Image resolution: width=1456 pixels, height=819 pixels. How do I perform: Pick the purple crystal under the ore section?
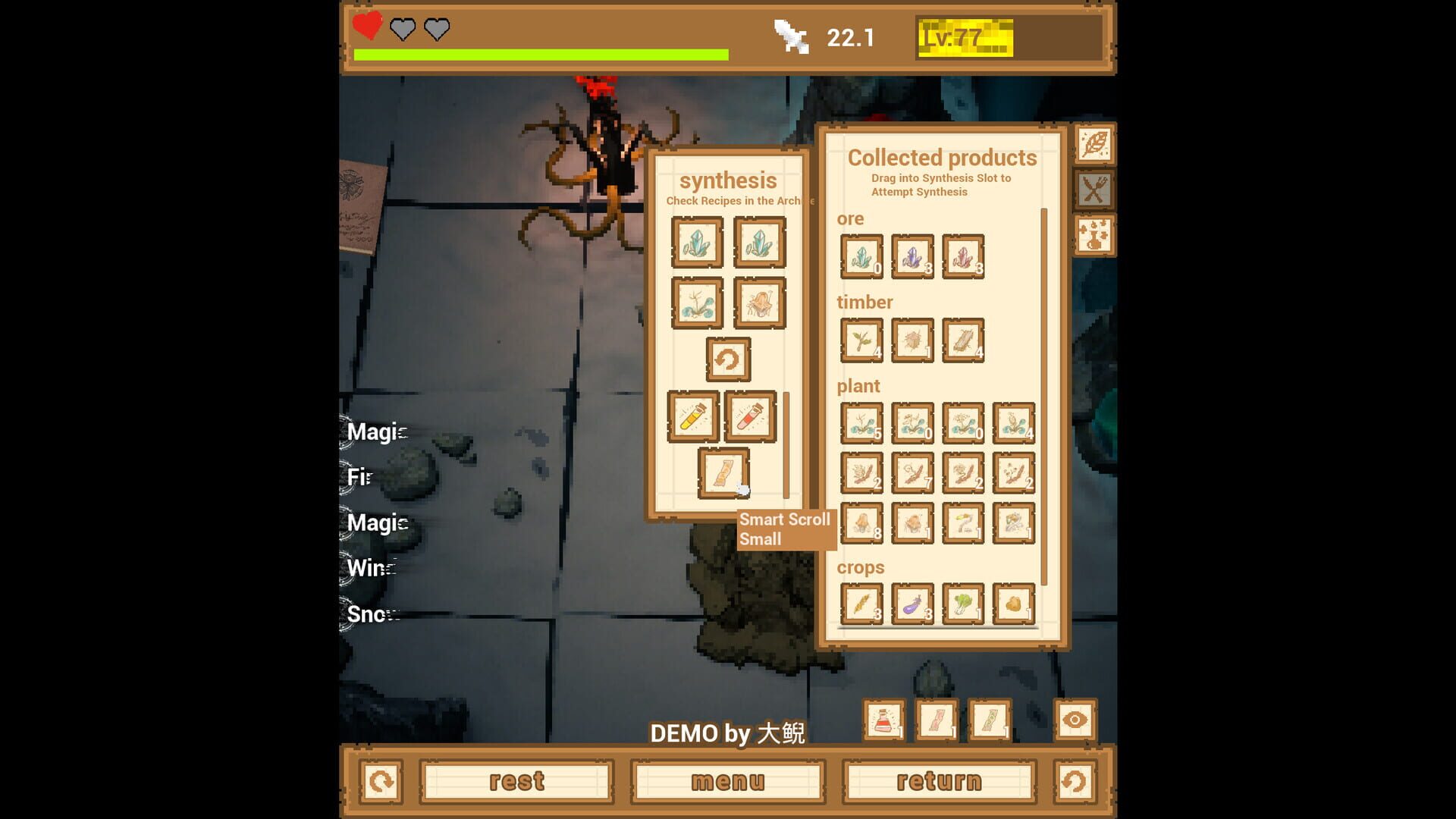(x=912, y=256)
